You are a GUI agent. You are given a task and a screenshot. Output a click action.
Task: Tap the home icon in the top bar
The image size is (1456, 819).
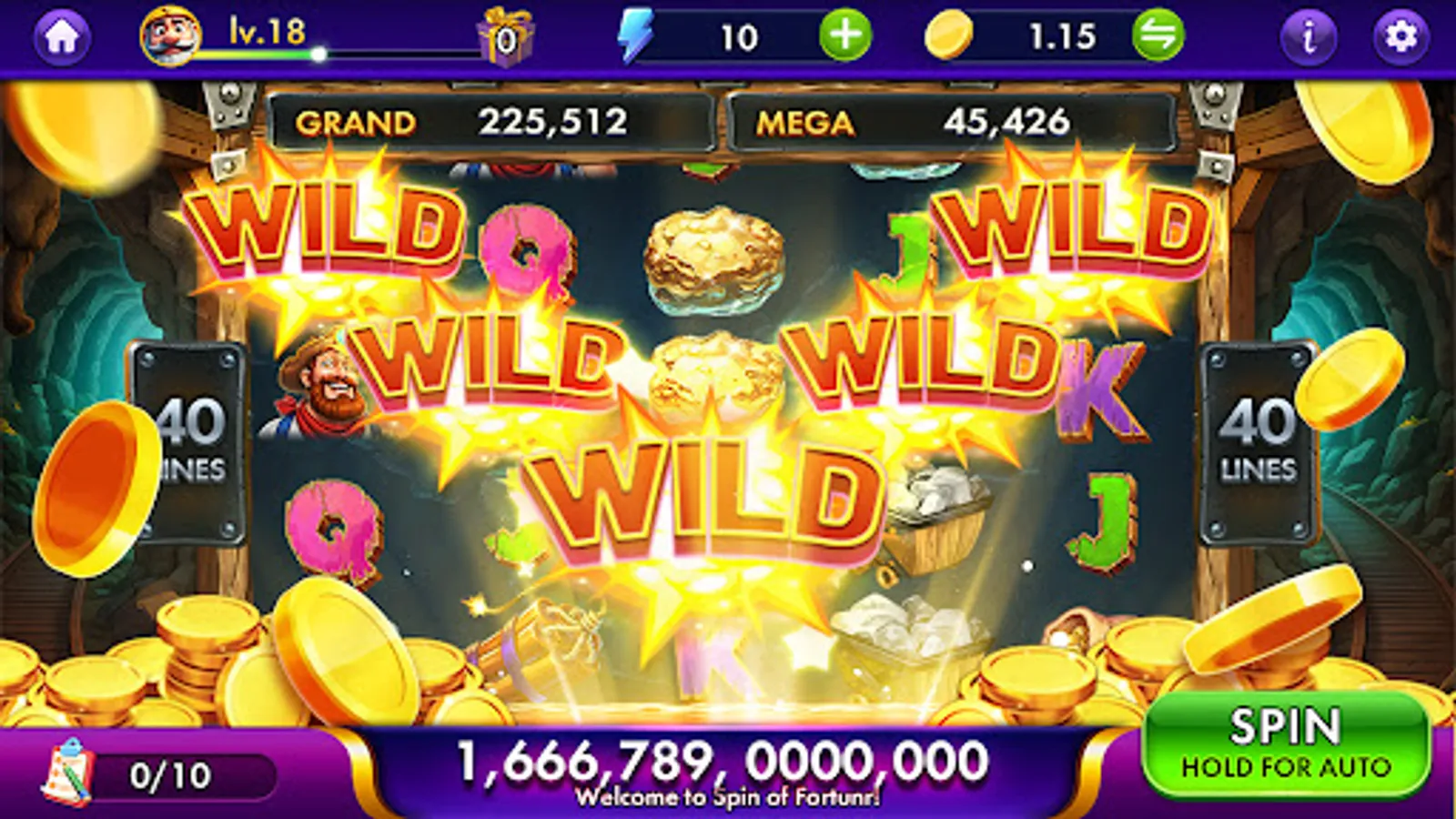coord(61,35)
